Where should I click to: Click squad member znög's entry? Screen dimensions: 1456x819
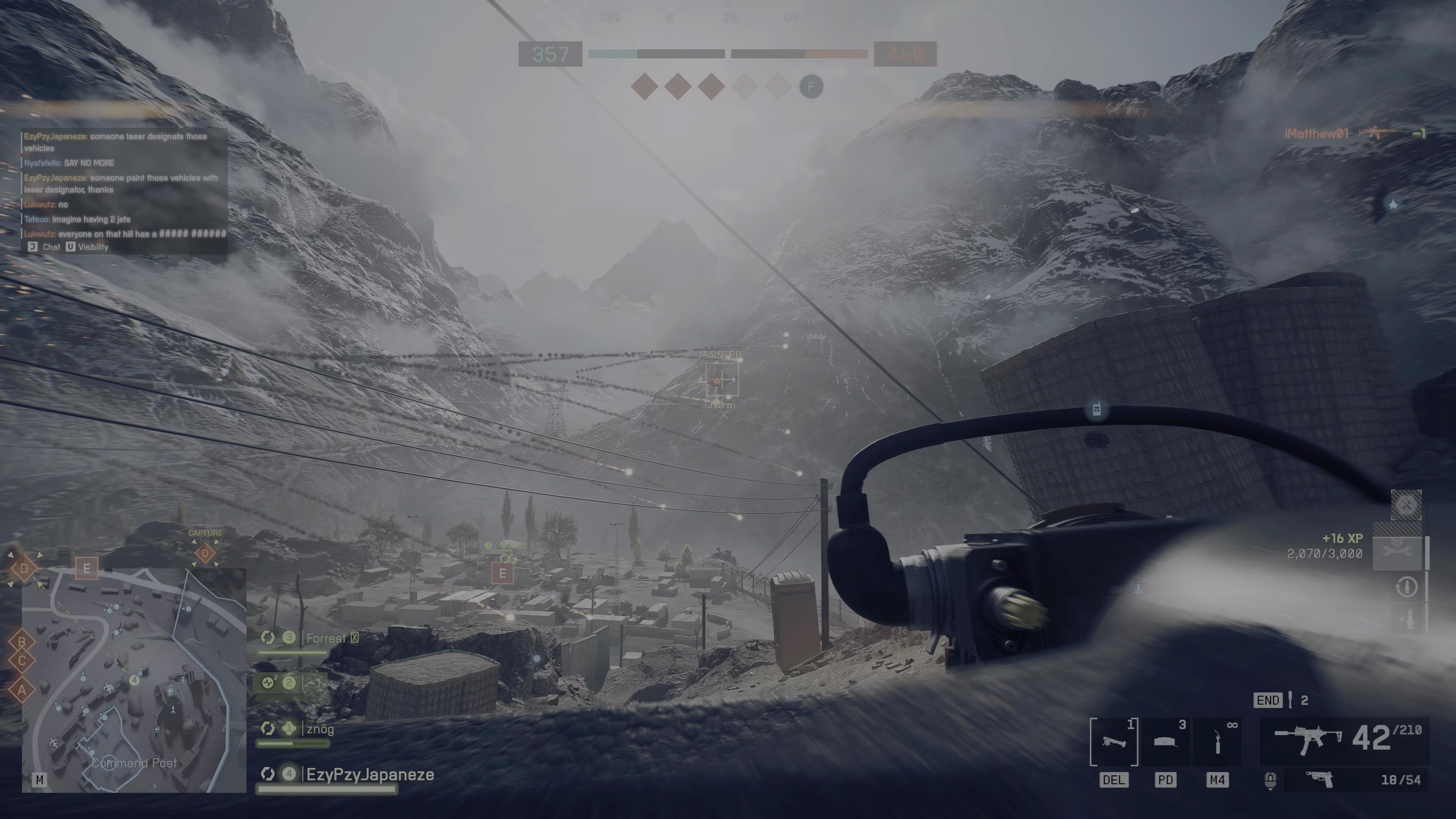point(319,729)
